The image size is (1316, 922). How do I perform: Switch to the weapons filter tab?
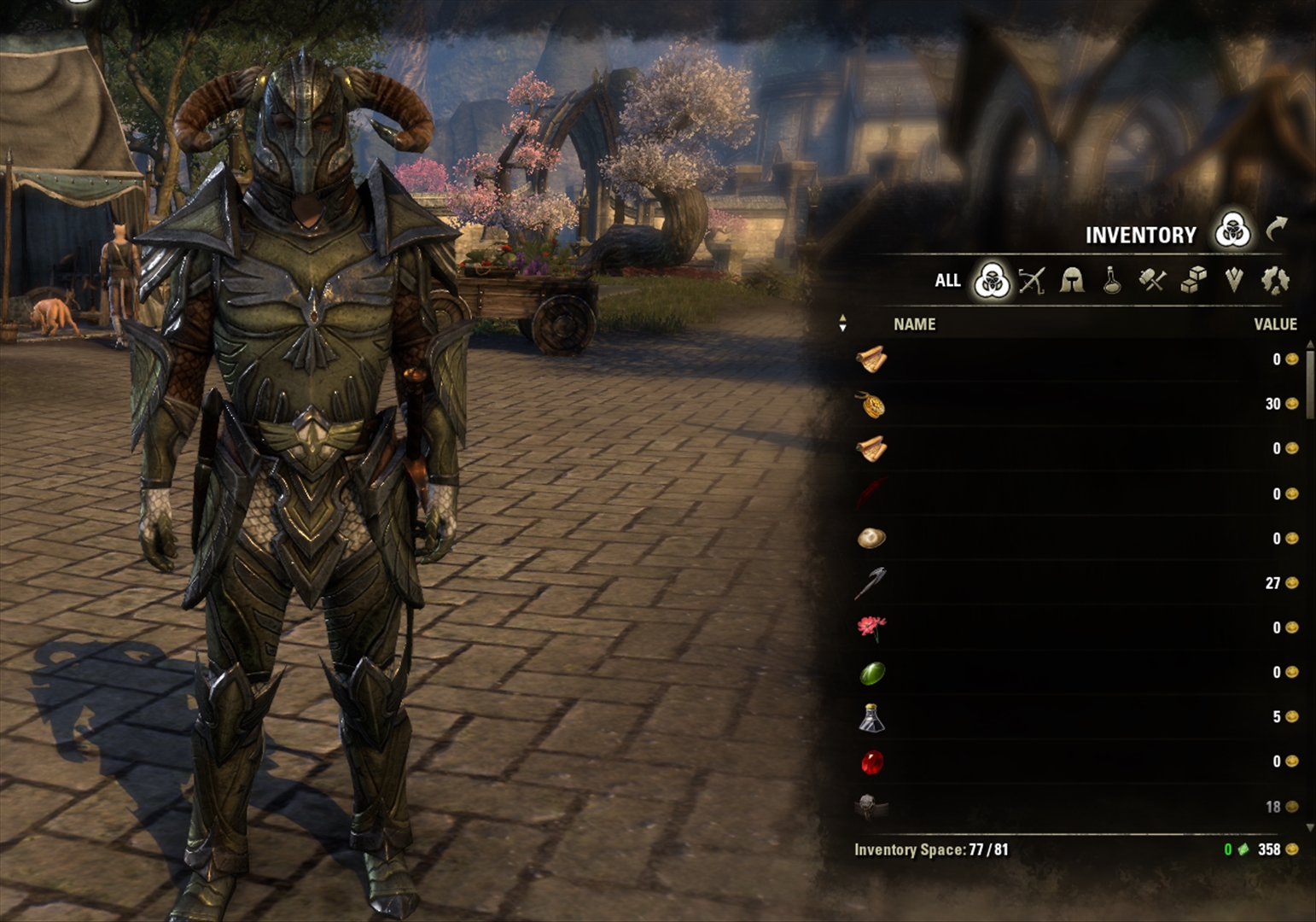(1032, 280)
